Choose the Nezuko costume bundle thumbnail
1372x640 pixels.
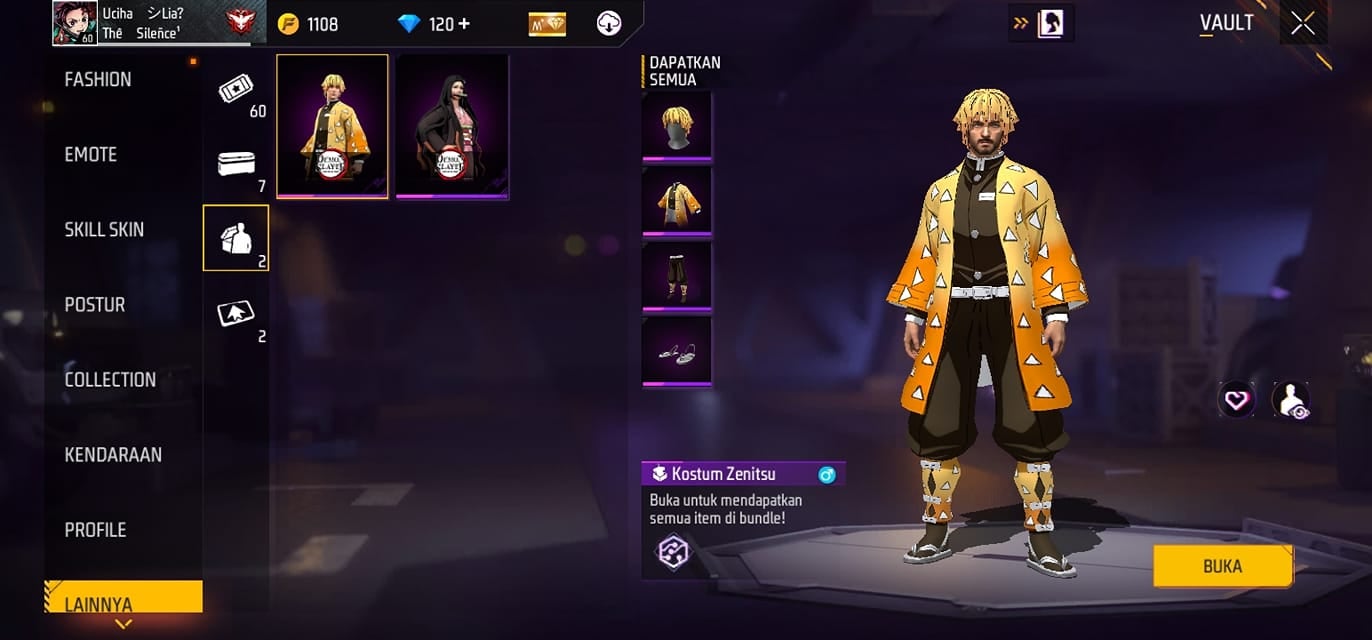[452, 126]
